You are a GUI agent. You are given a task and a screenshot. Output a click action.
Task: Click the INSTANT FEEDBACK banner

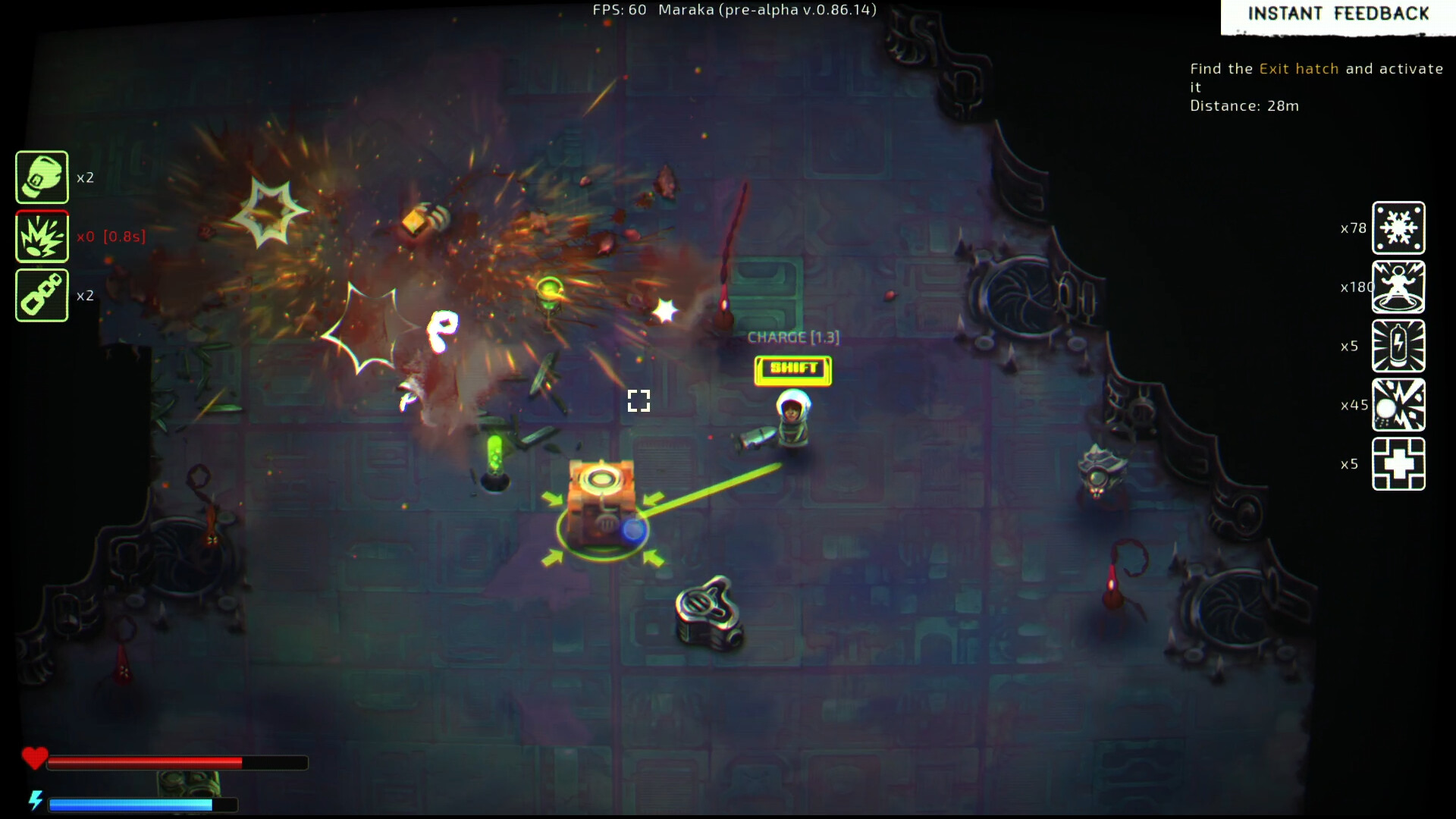(1338, 14)
